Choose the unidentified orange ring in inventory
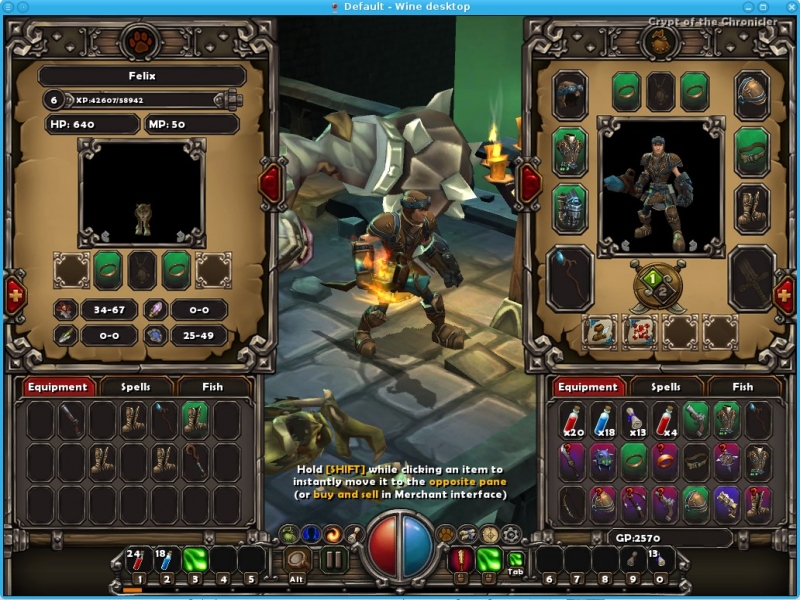 [666, 462]
